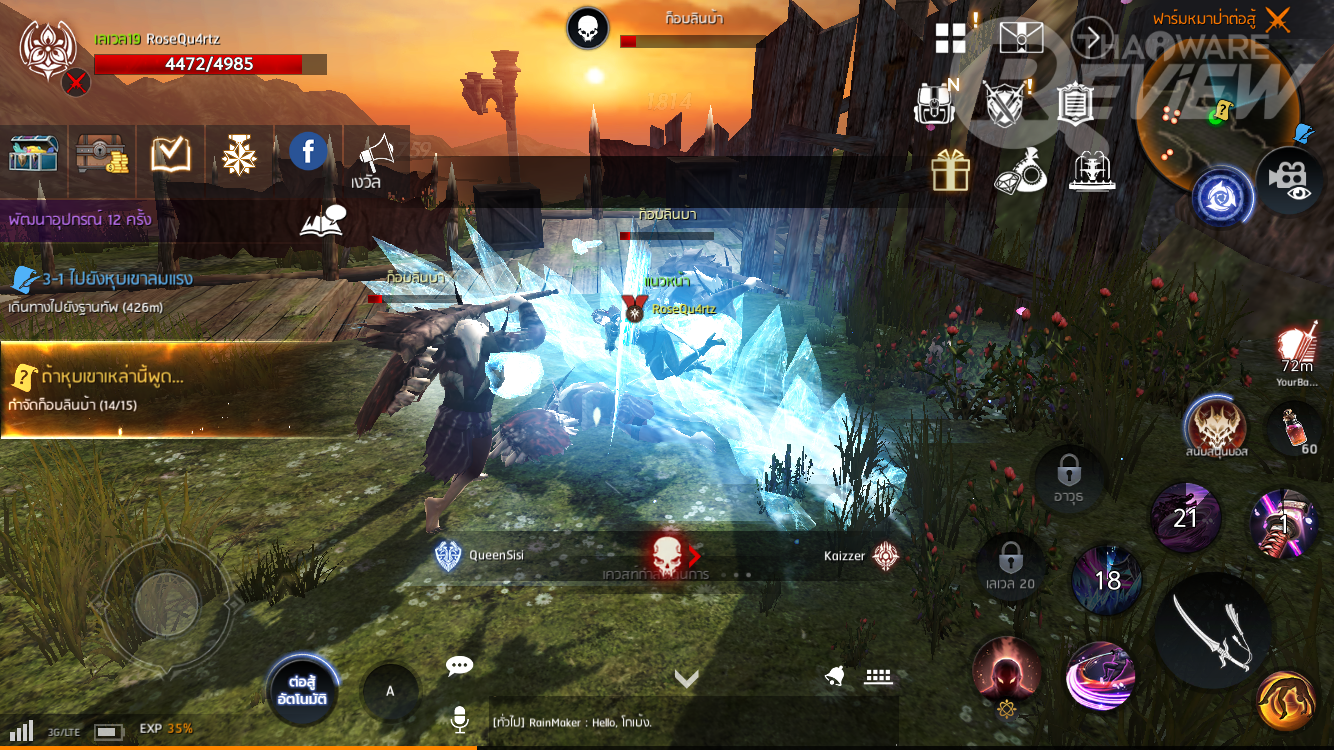Image resolution: width=1334 pixels, height=750 pixels.
Task: Open the mail envelope icon
Action: pyautogui.click(x=1020, y=38)
